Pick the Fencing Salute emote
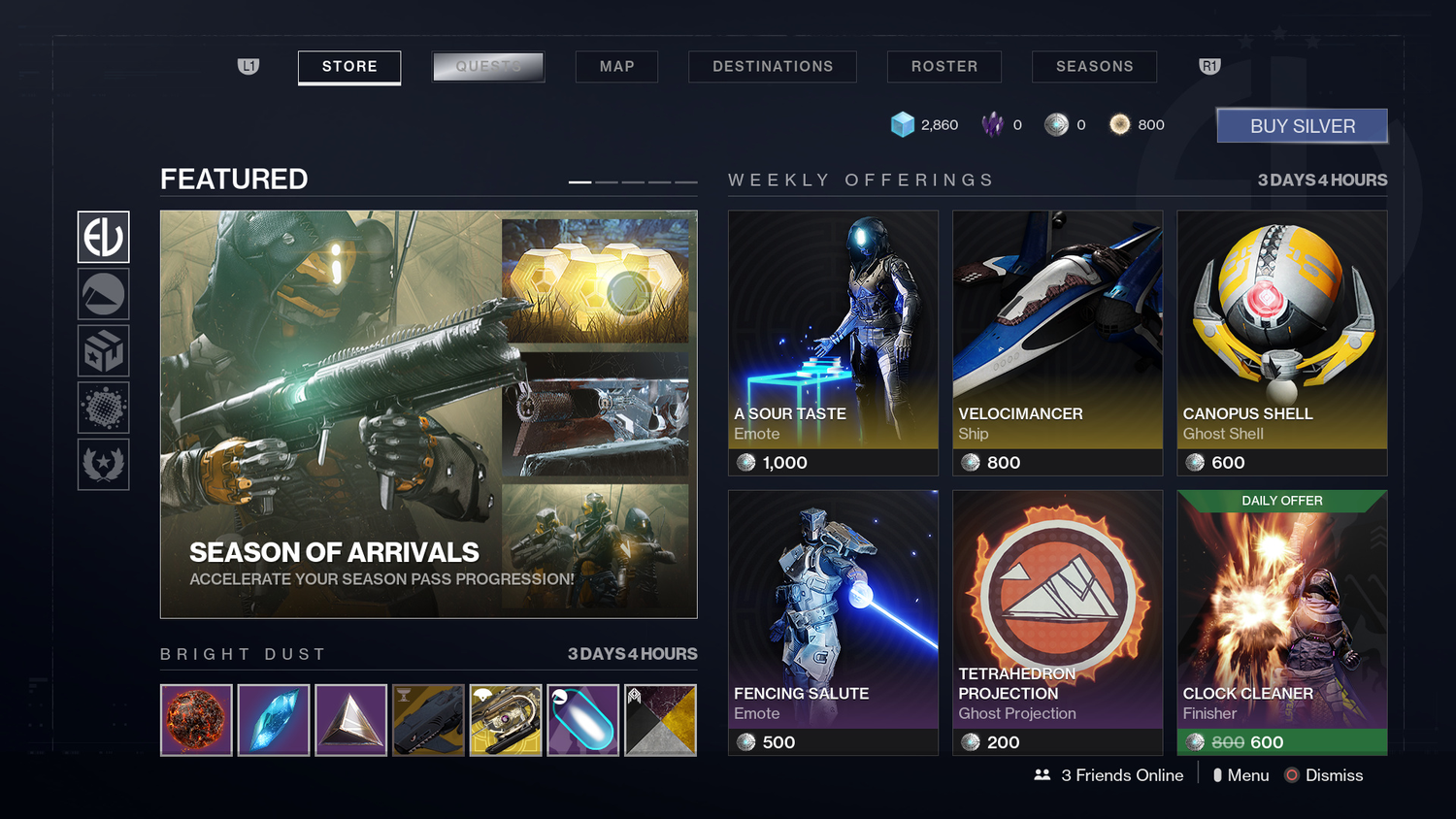 pos(833,622)
